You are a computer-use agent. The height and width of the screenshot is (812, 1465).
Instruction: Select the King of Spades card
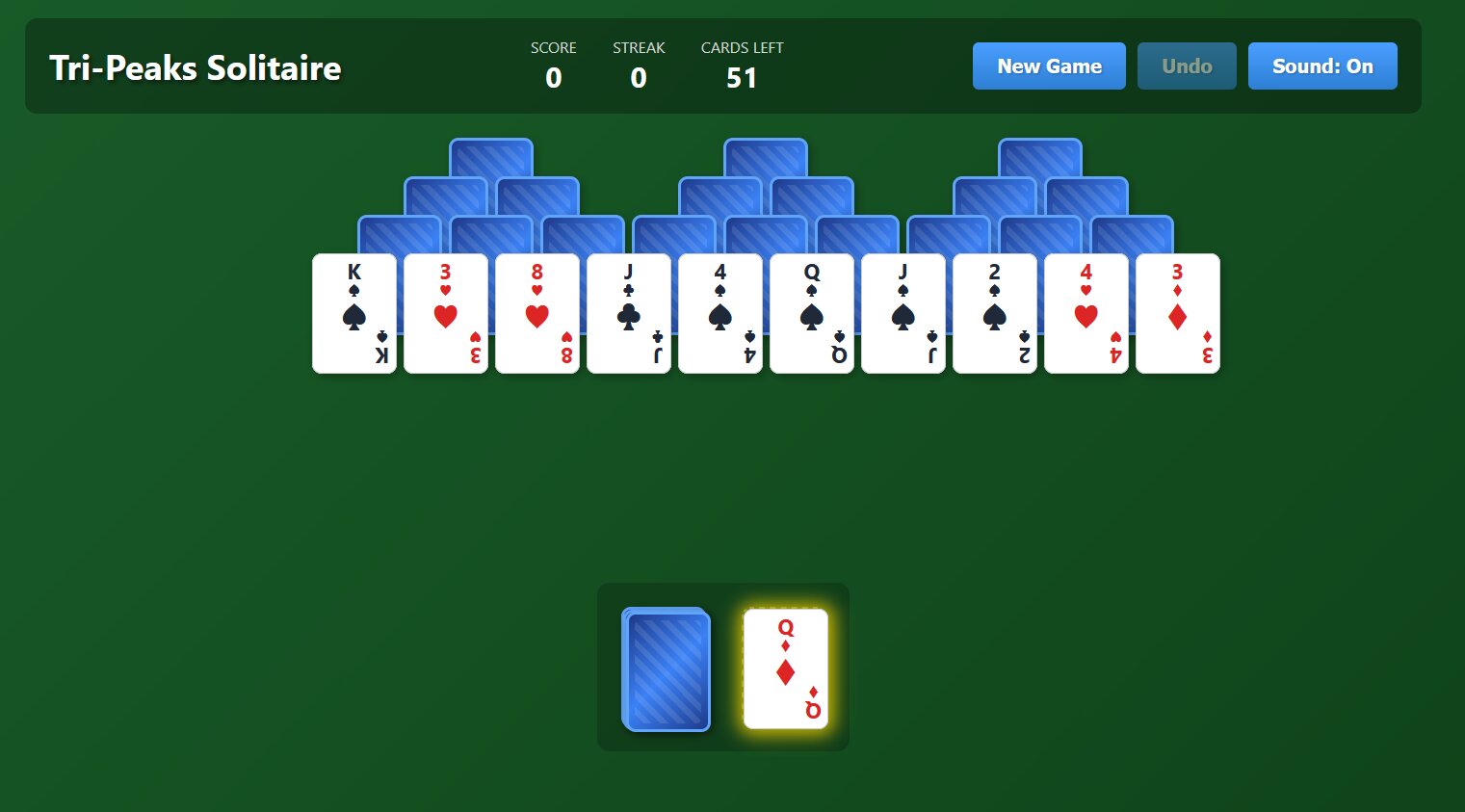pos(354,313)
